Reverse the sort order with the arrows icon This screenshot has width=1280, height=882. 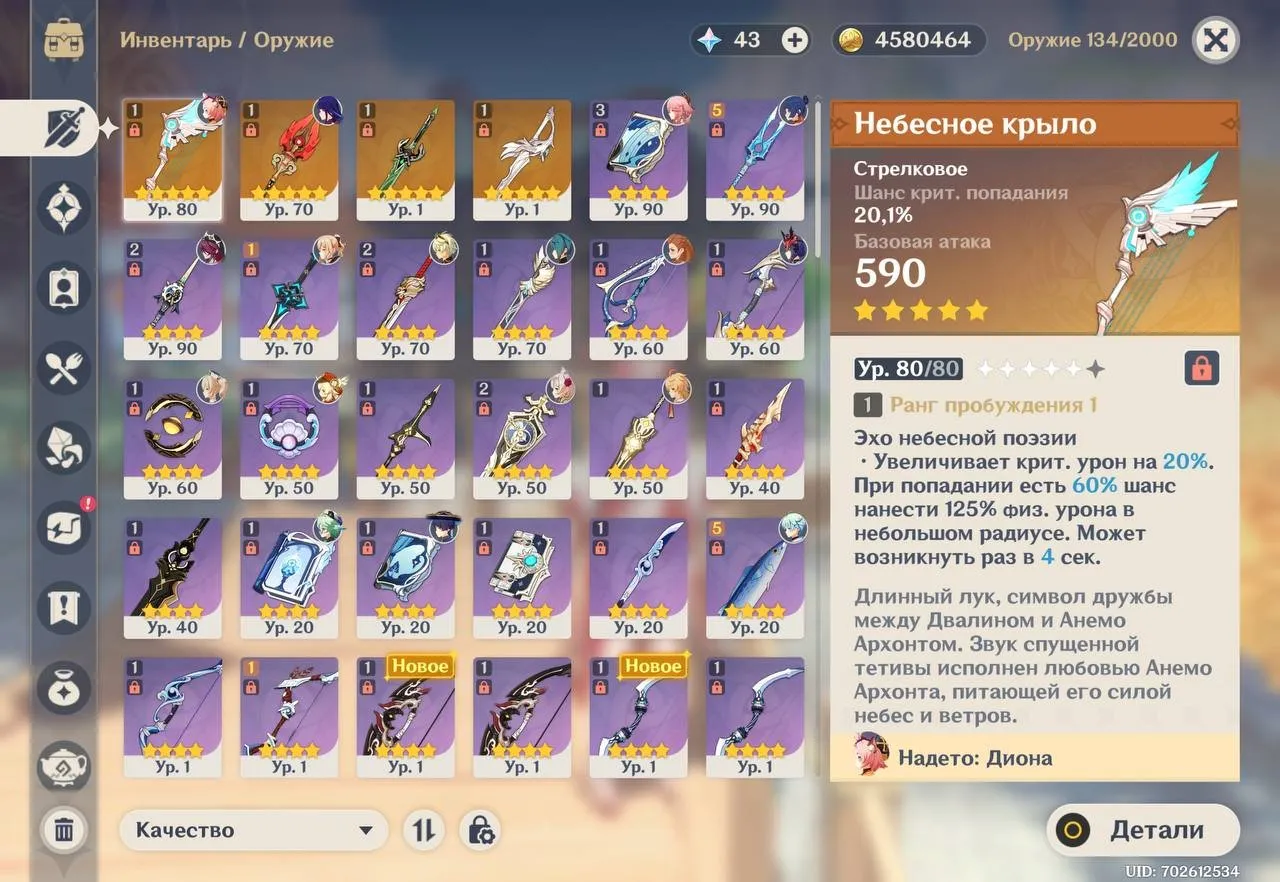point(424,830)
